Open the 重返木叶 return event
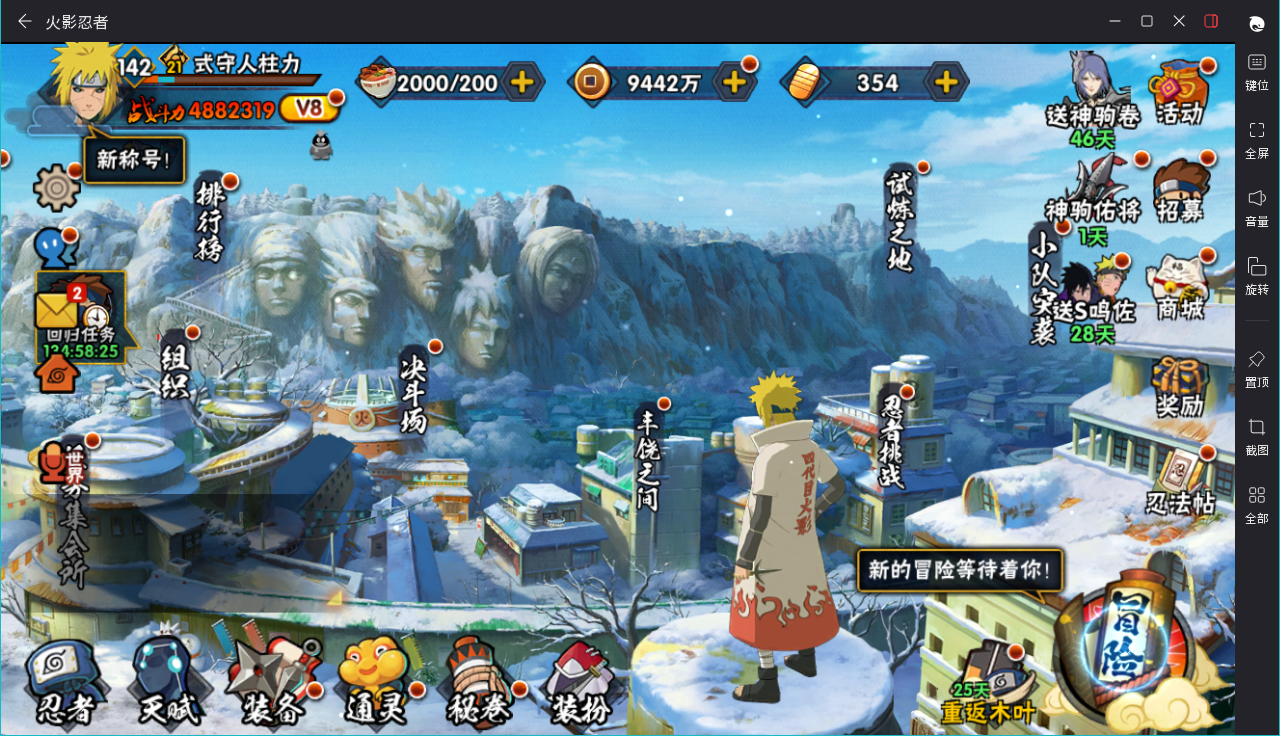 pos(989,685)
